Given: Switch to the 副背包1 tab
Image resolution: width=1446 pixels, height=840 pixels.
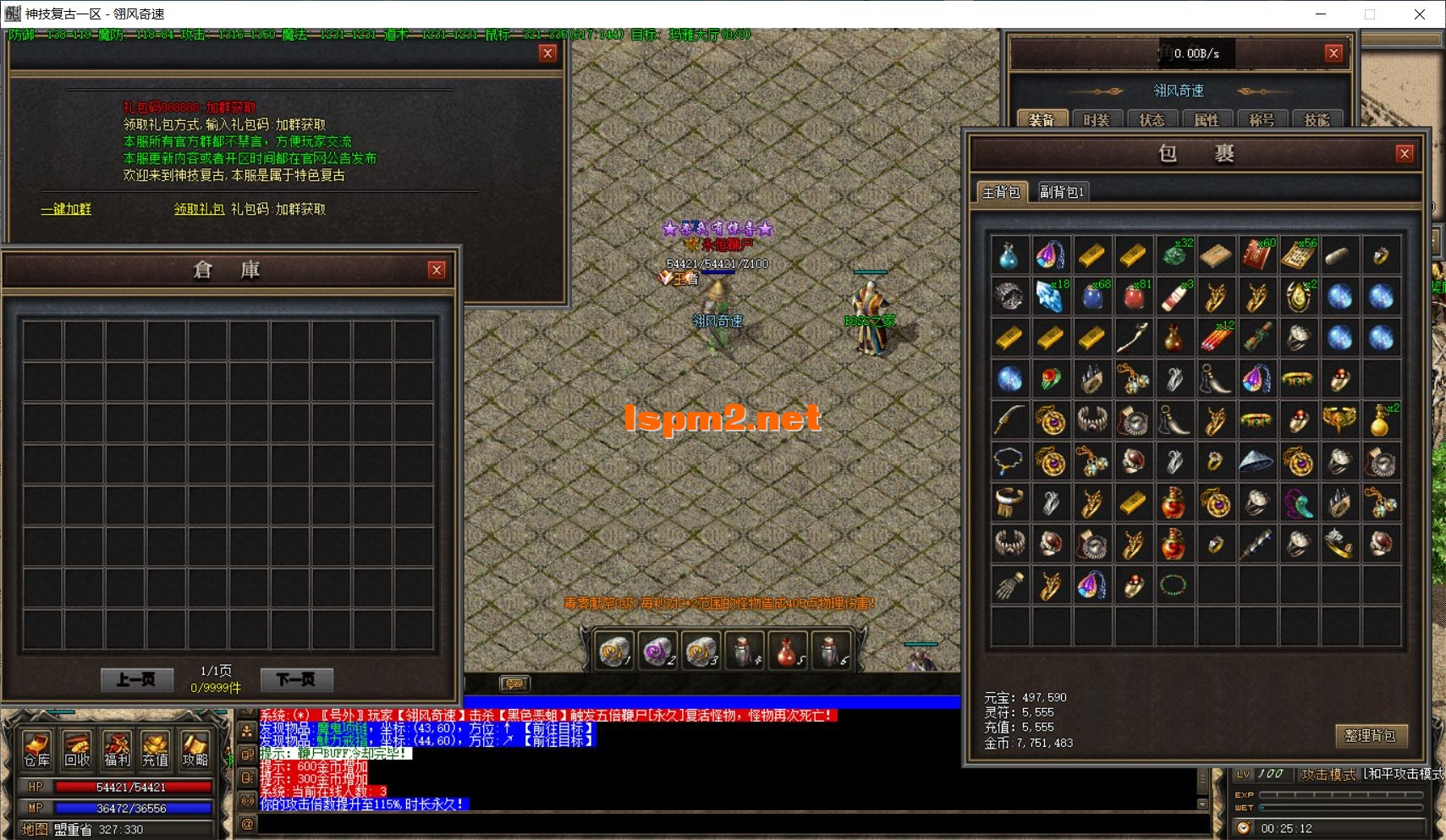Looking at the screenshot, I should tap(1061, 192).
